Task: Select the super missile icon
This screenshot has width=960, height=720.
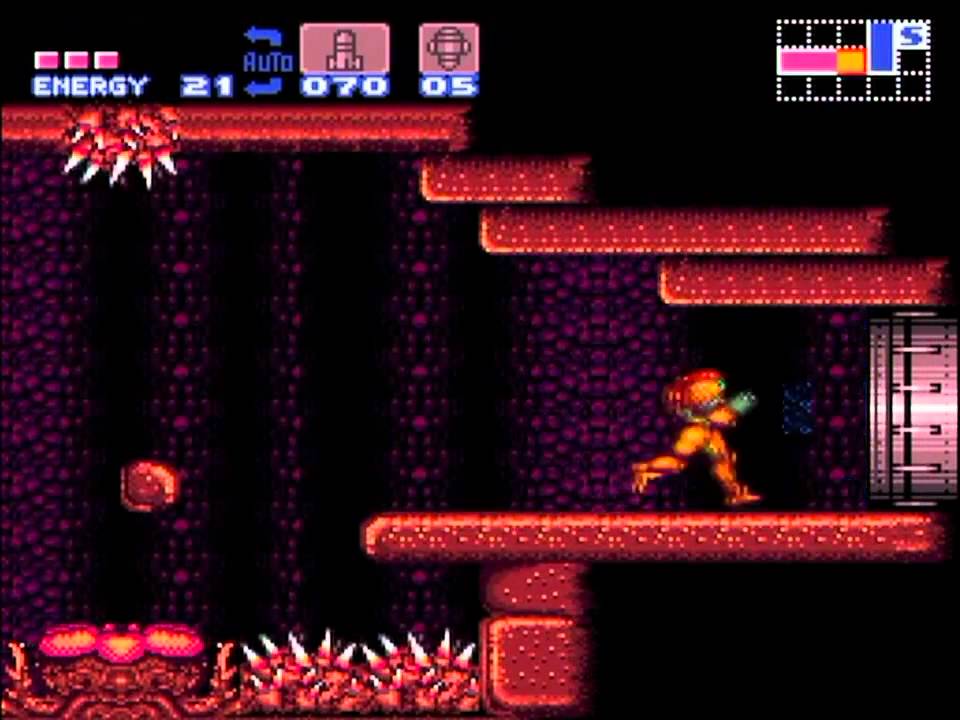Action: (449, 49)
